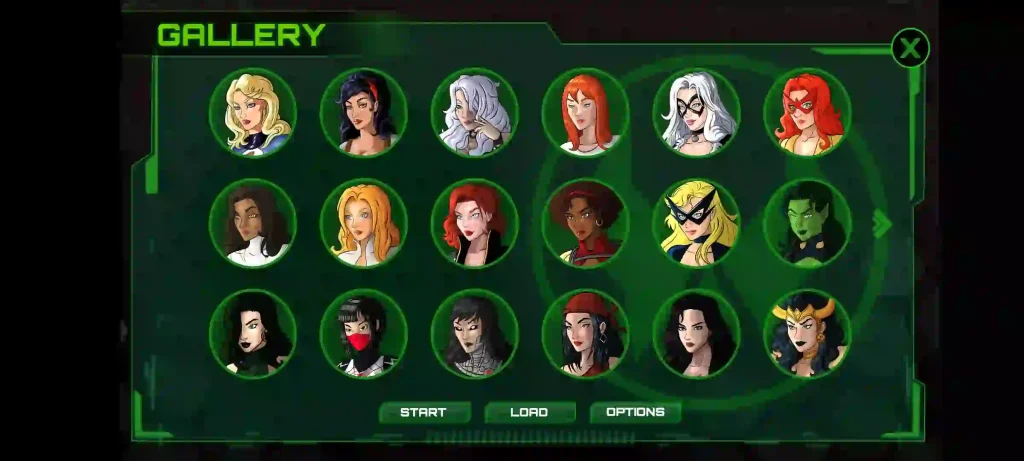Pick the red-haired woman with red mask
1024x461 pixels.
coord(807,112)
